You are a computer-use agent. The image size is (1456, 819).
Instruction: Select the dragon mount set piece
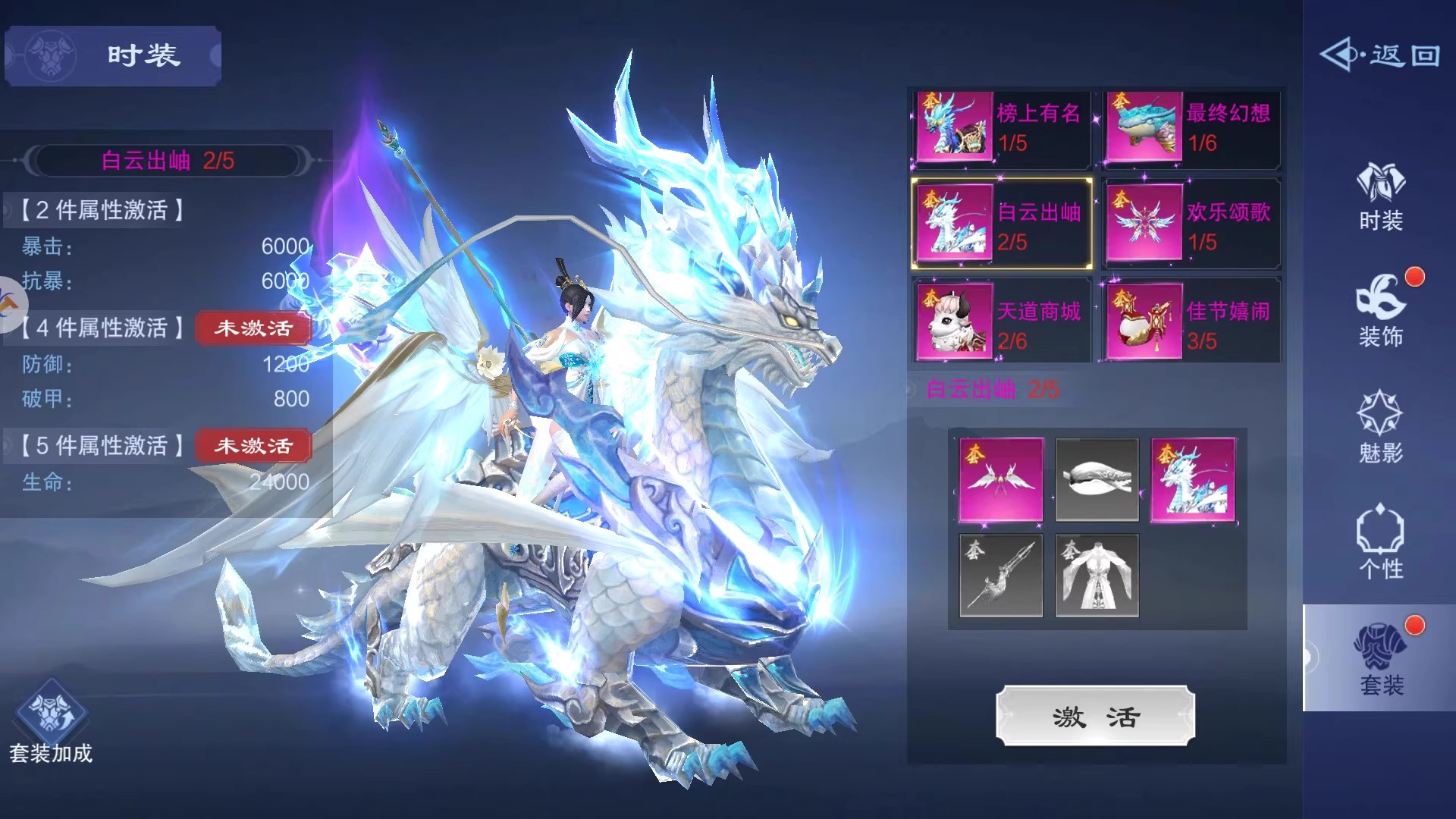[x=1193, y=480]
